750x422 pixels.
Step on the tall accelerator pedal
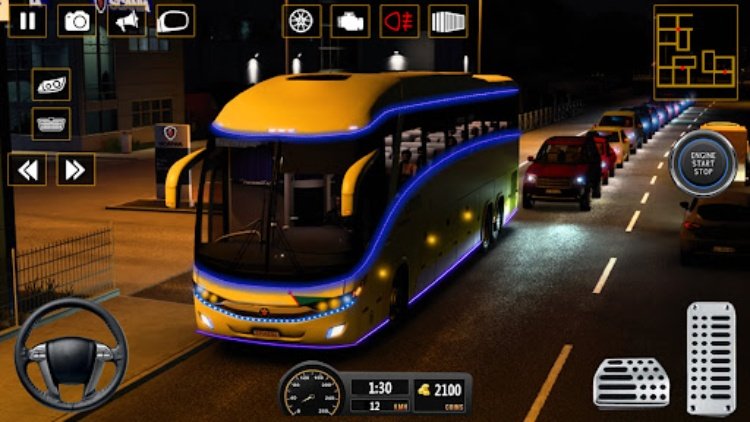tap(711, 357)
